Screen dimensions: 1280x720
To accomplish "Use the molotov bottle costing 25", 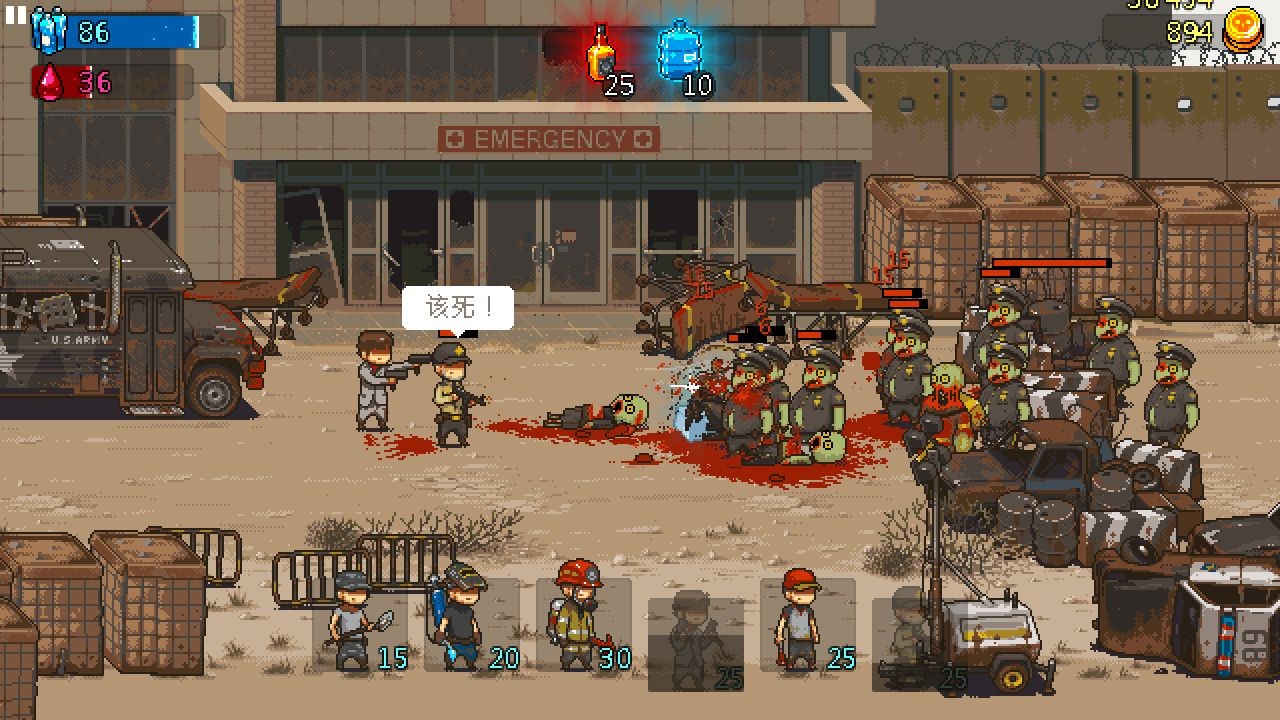I will (601, 53).
